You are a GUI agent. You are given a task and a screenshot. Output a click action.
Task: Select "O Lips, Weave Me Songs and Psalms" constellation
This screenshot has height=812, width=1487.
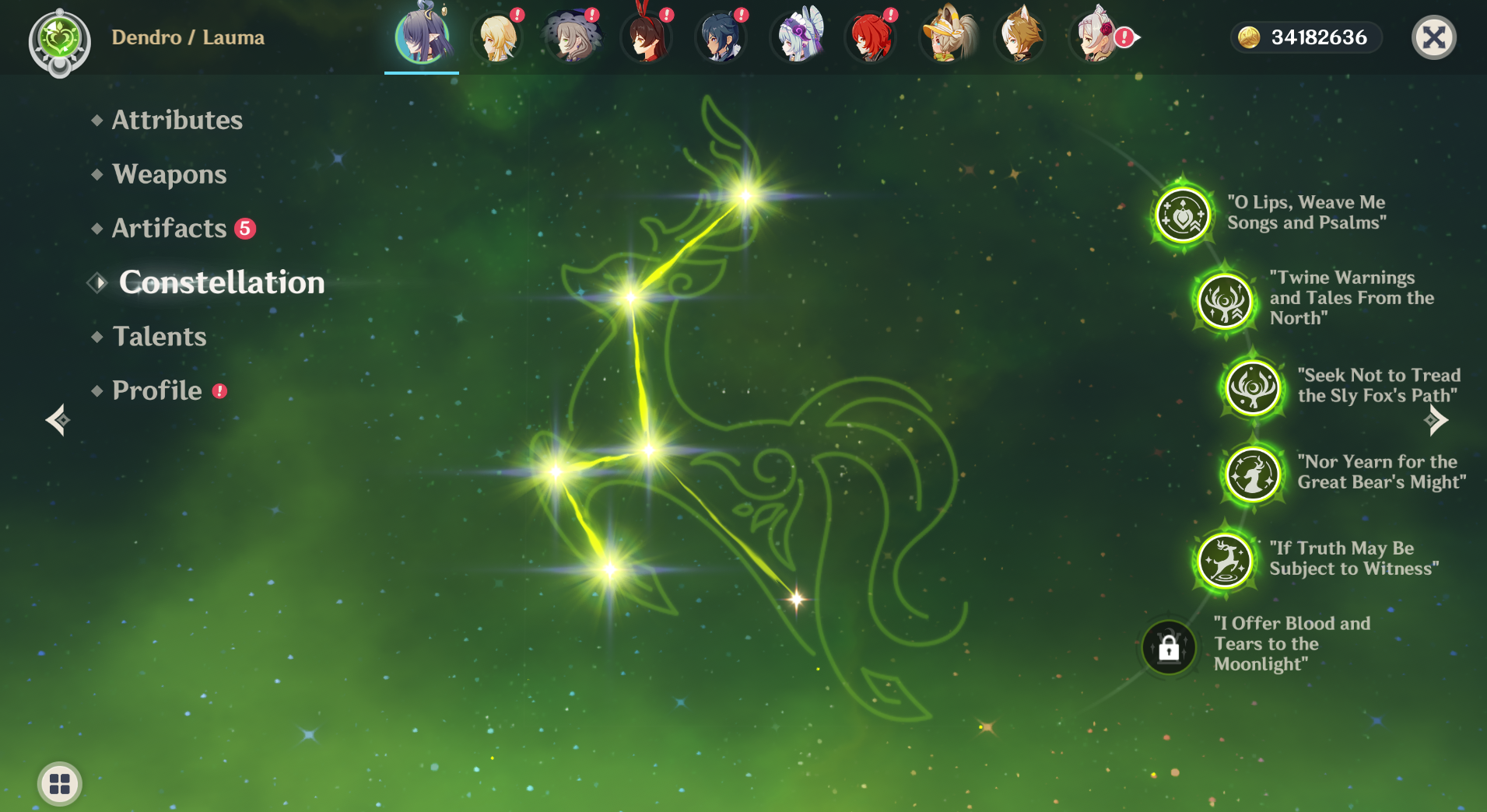pos(1183,215)
